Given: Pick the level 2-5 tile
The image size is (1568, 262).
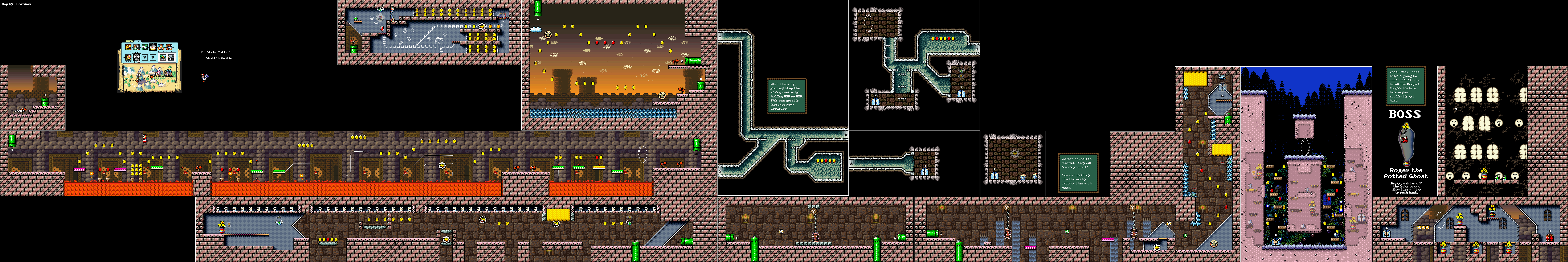Looking at the screenshot, I should coord(161,47).
